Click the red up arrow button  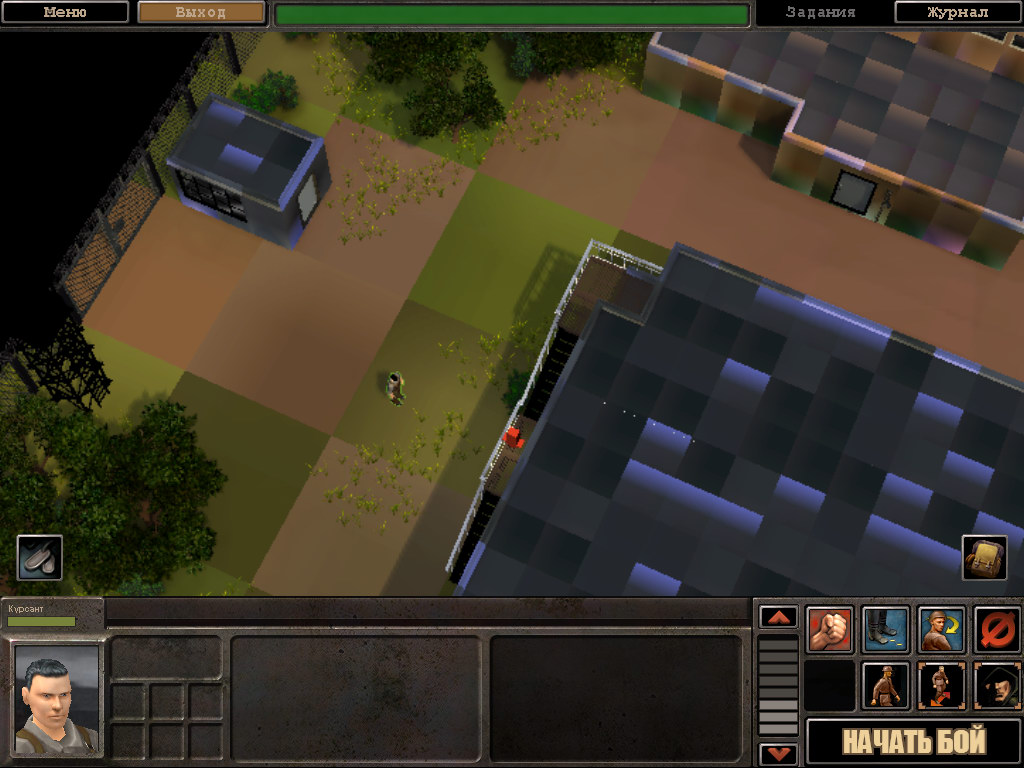[x=779, y=617]
